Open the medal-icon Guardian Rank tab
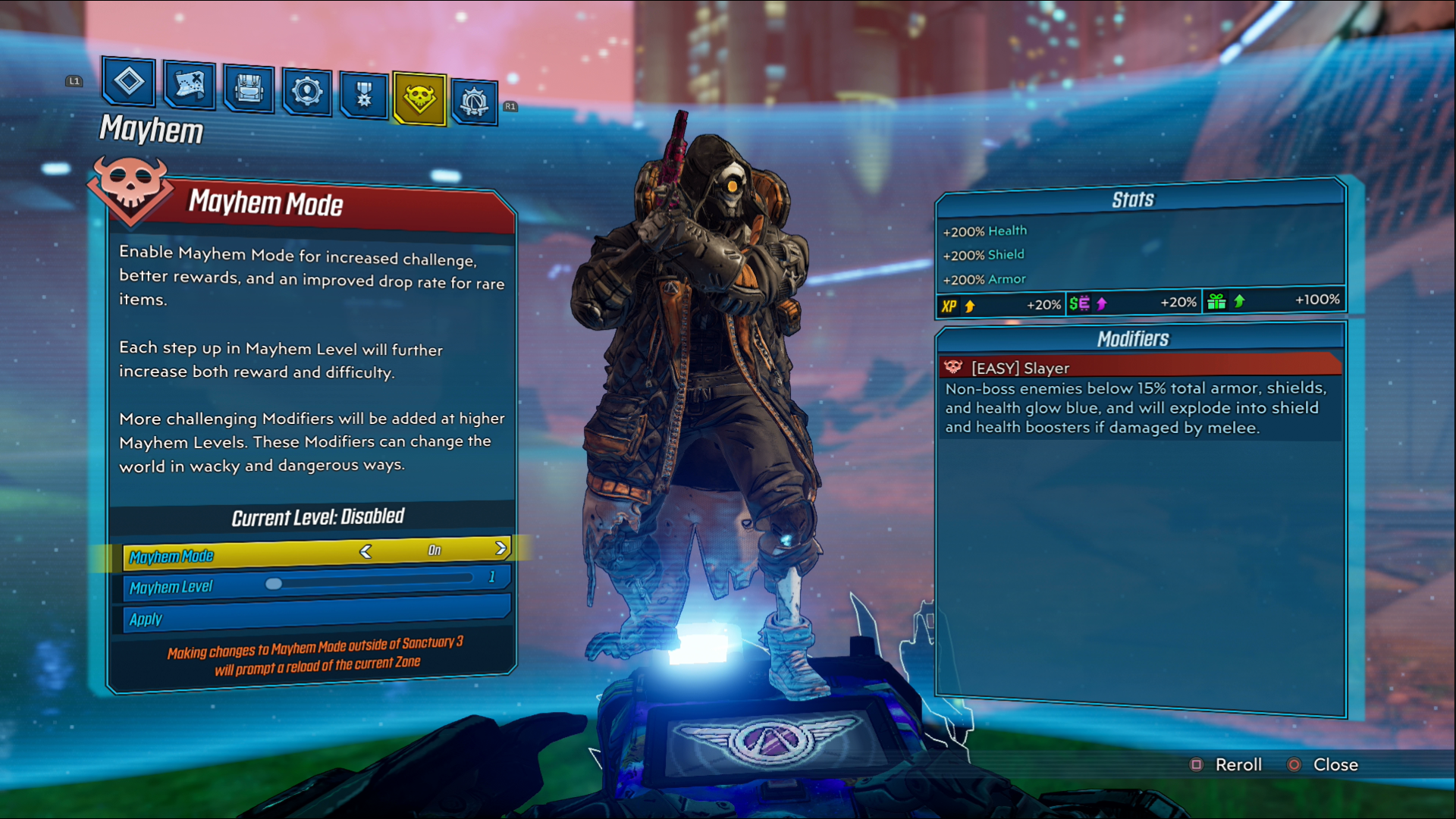Viewport: 1456px width, 819px height. coord(364,96)
